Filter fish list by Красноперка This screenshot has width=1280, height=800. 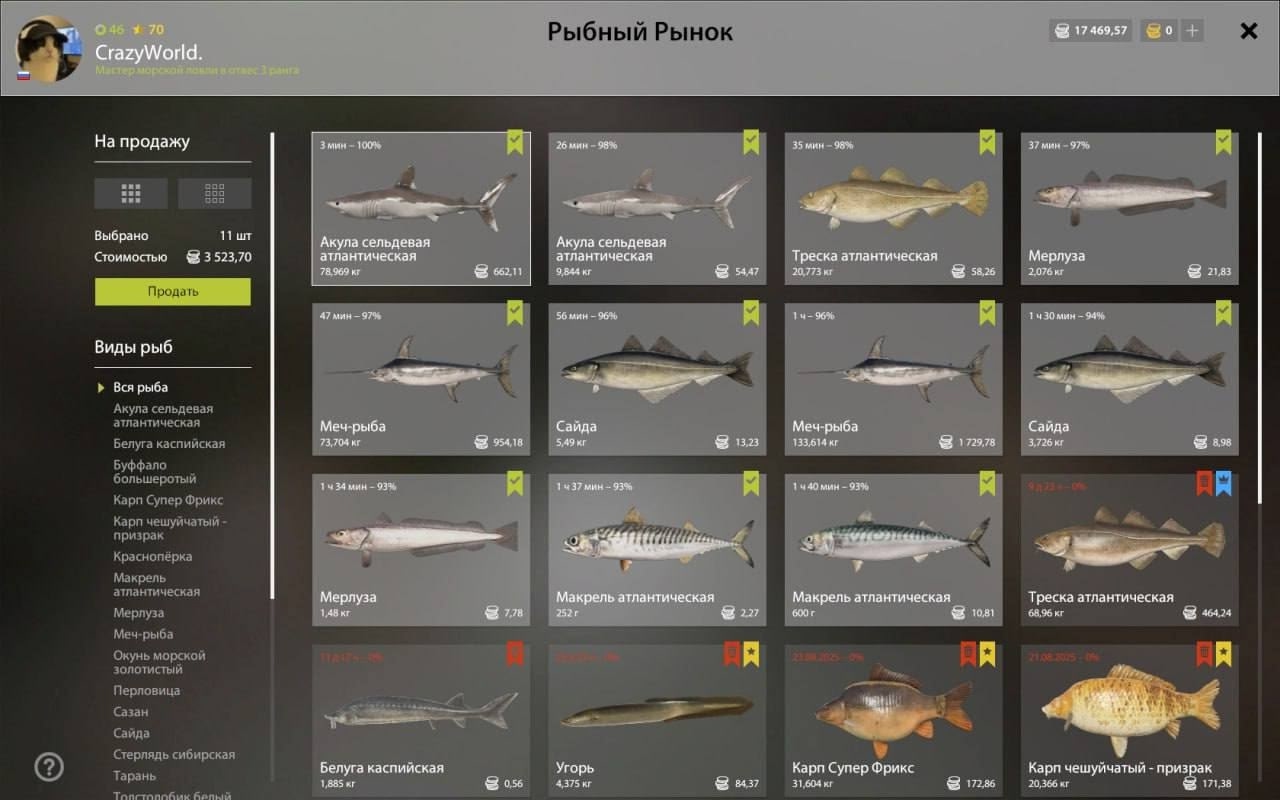click(x=152, y=556)
